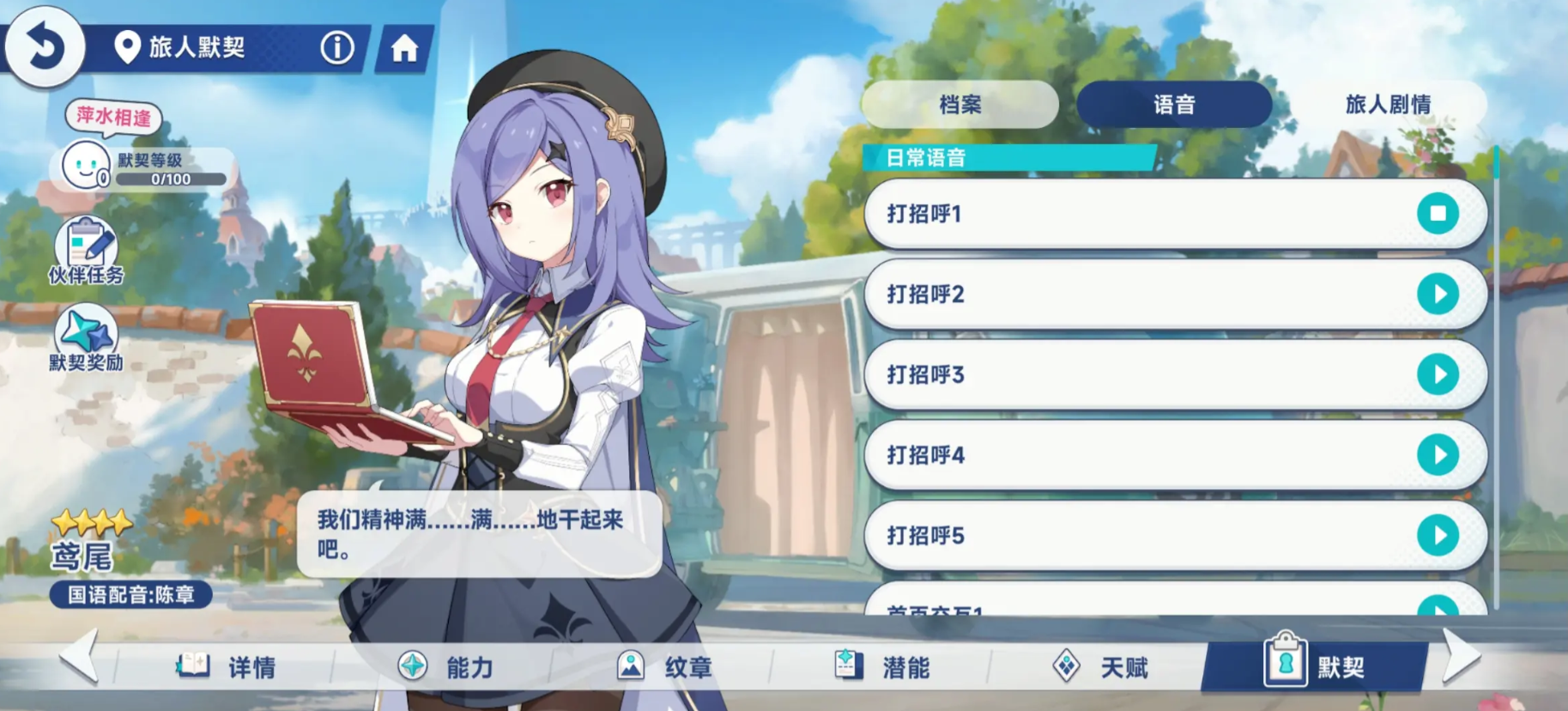Viewport: 1568px width, 711px height.
Task: View the previous character with left arrow
Action: click(80, 657)
